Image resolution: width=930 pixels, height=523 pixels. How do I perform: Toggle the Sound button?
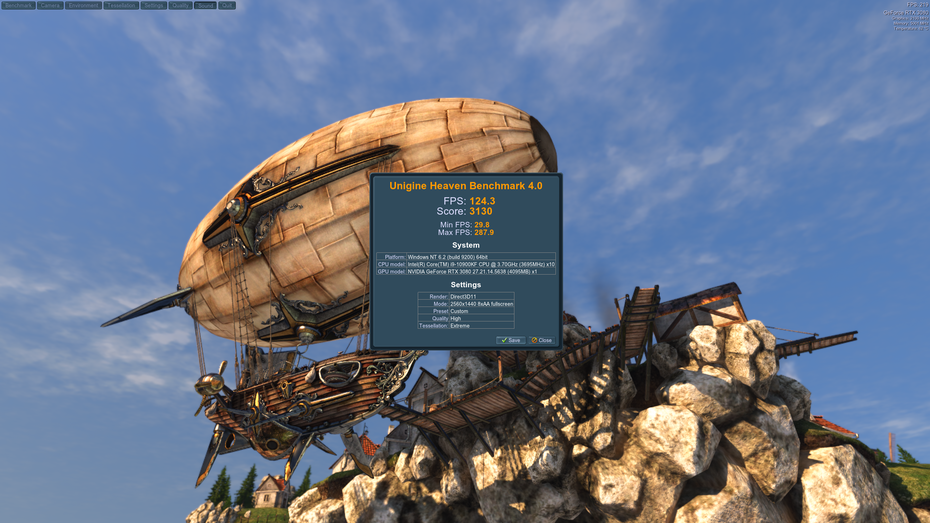pos(205,5)
